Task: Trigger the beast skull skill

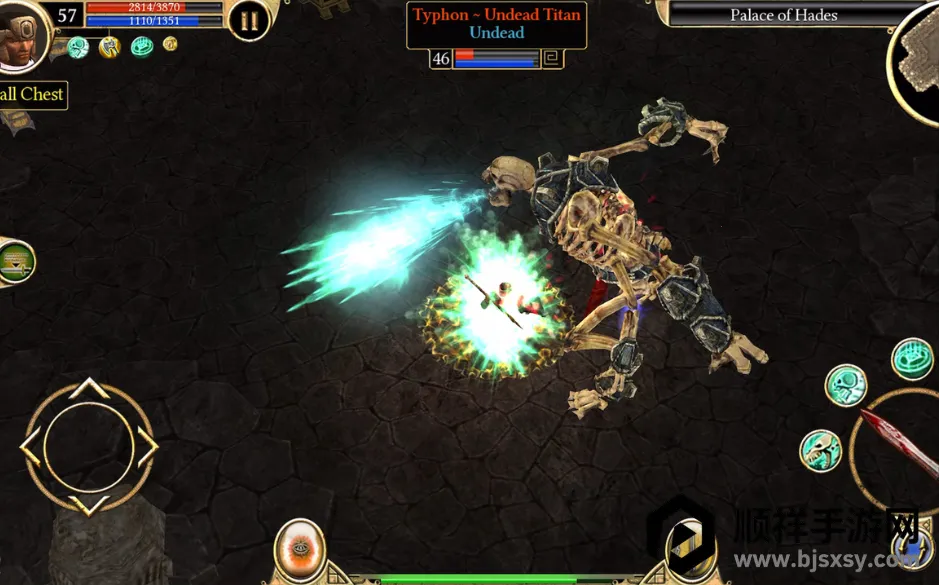Action: tap(820, 451)
